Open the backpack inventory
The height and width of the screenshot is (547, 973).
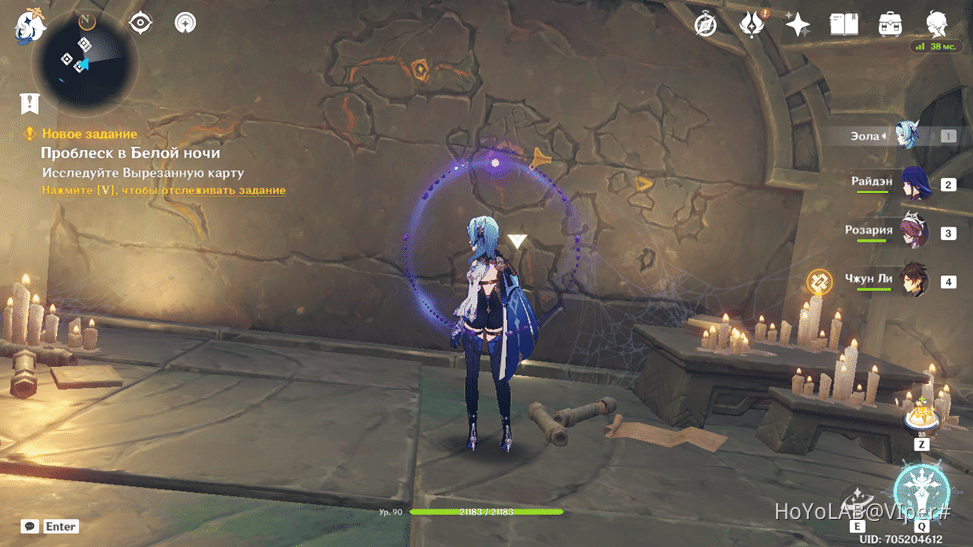pyautogui.click(x=890, y=24)
